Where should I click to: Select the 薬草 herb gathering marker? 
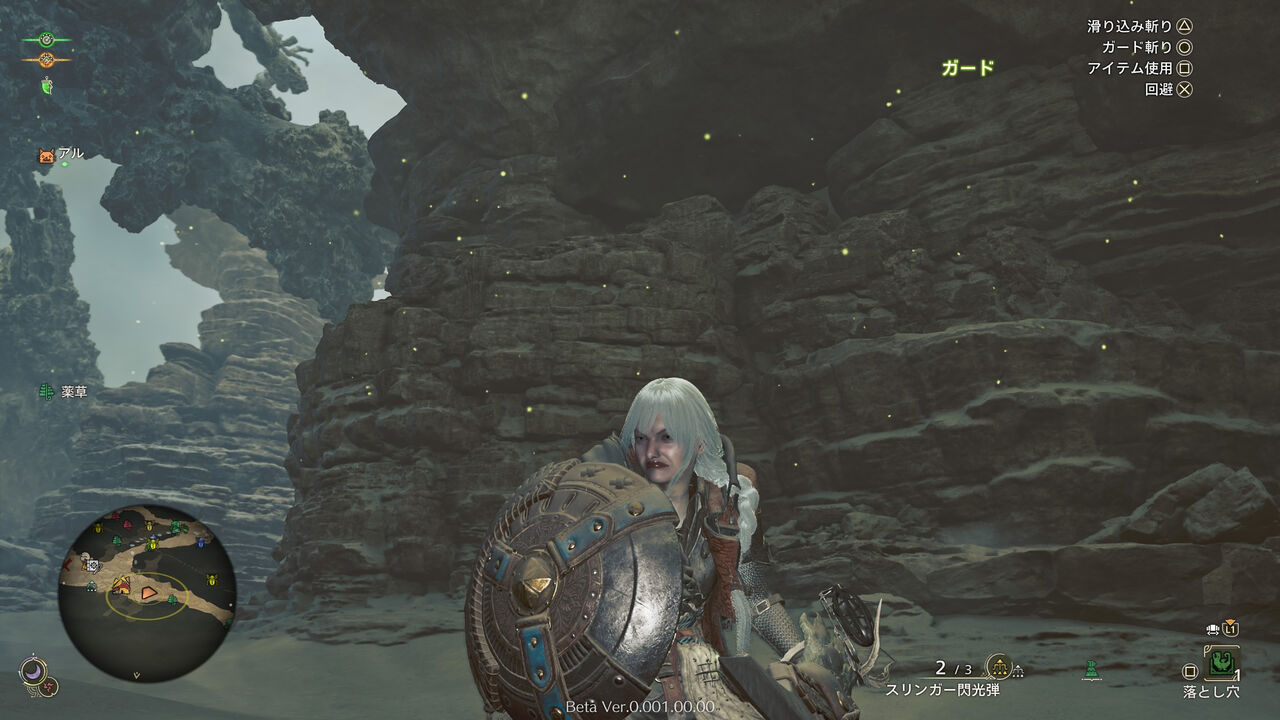click(46, 391)
